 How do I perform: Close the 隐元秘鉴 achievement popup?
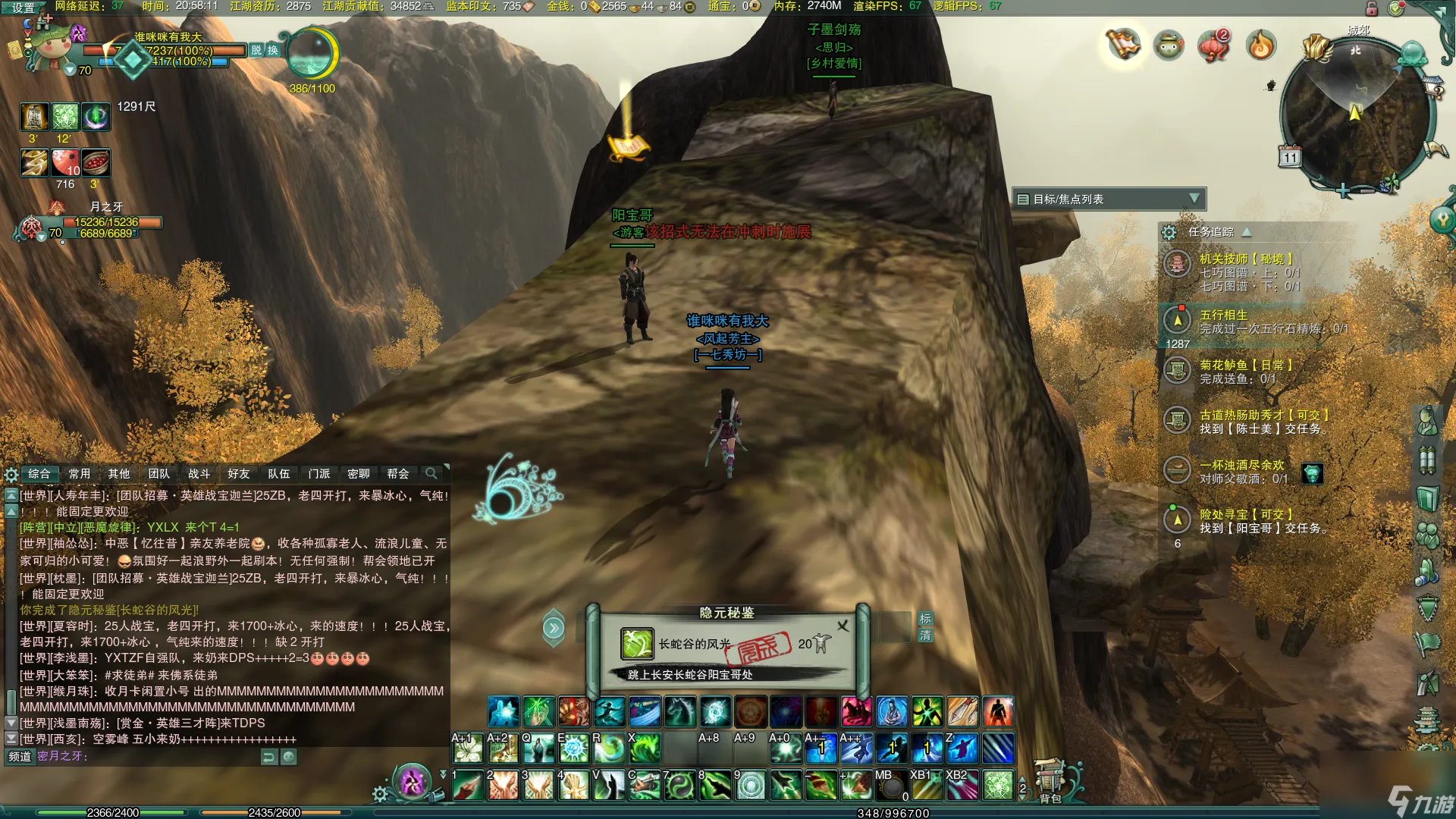[x=843, y=626]
